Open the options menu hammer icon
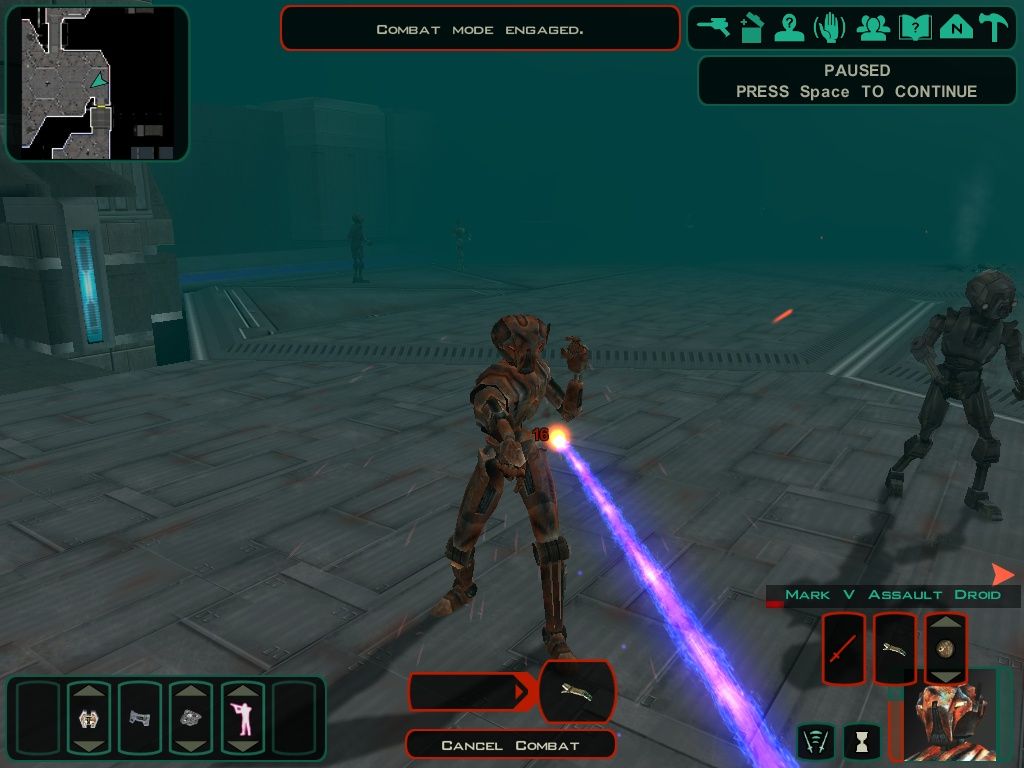1024x768 pixels. pos(994,27)
